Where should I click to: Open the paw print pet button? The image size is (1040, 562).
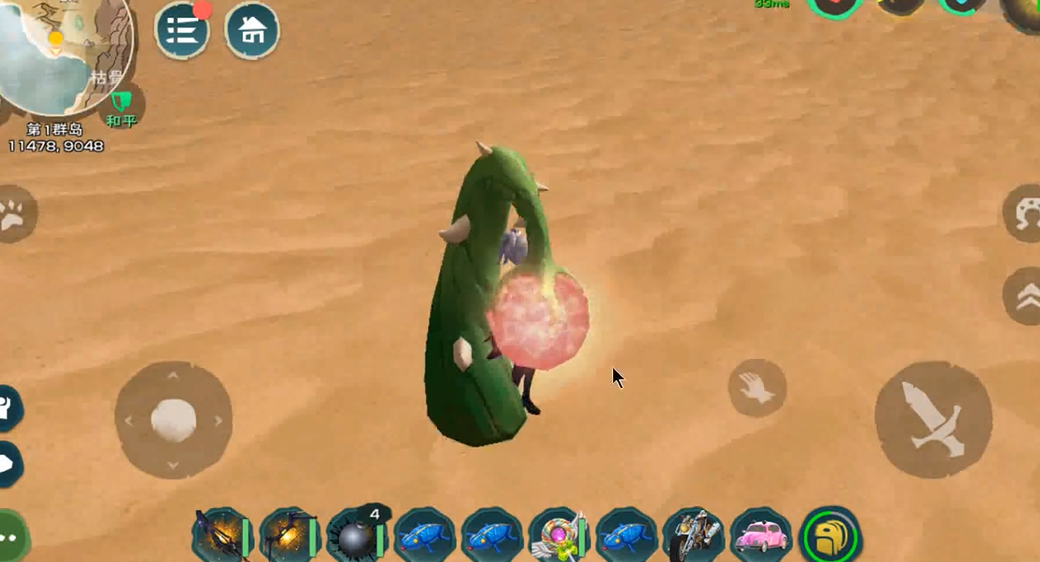click(x=14, y=214)
